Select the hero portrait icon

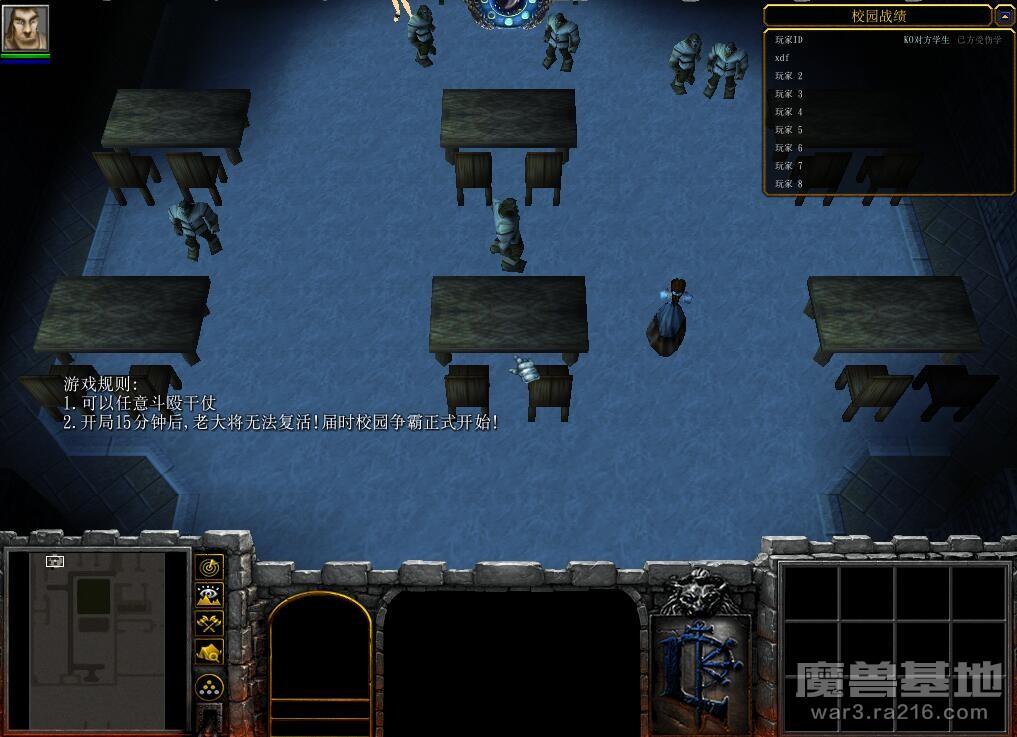pos(25,27)
